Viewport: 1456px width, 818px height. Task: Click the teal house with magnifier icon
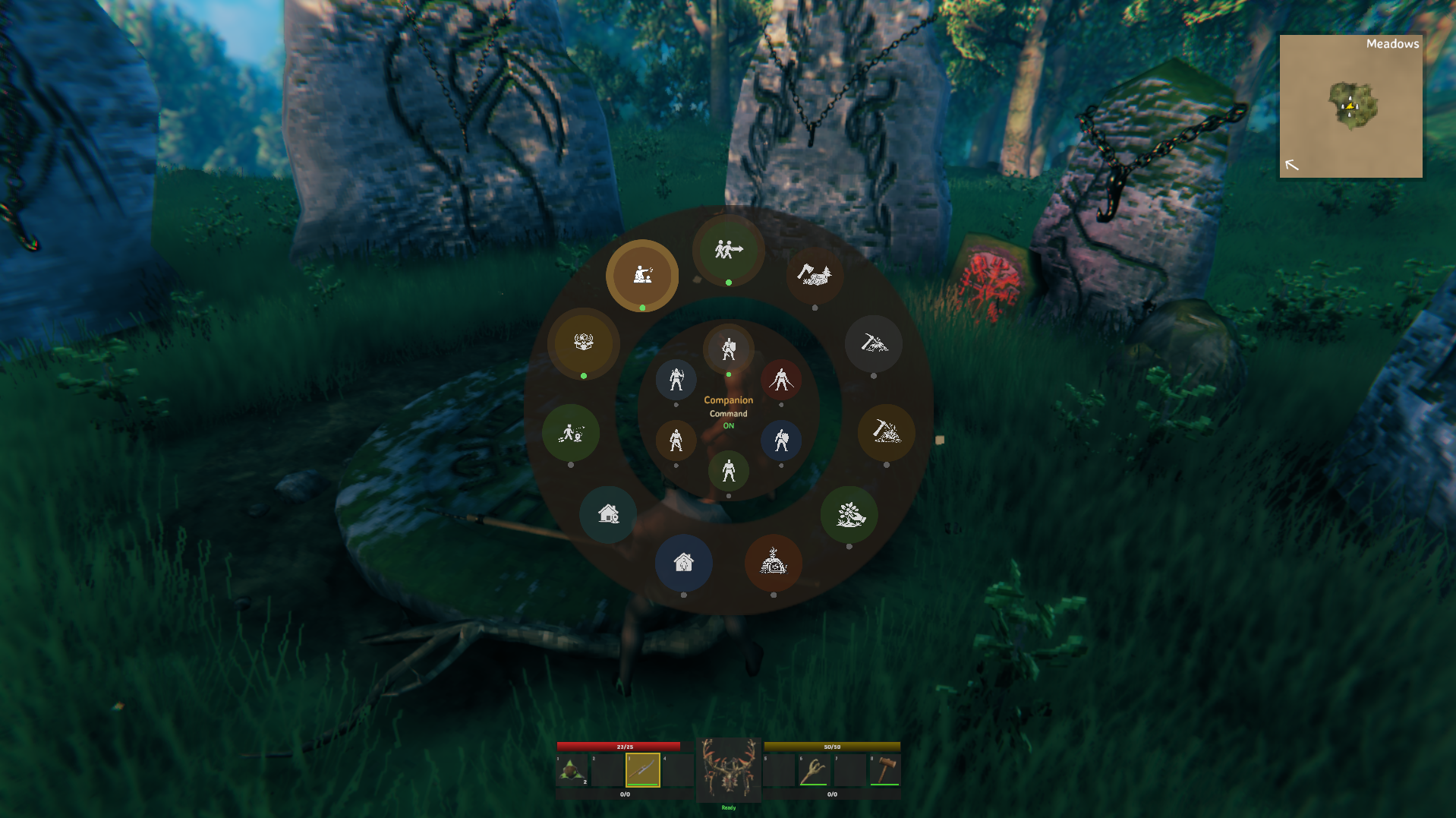pyautogui.click(x=607, y=515)
